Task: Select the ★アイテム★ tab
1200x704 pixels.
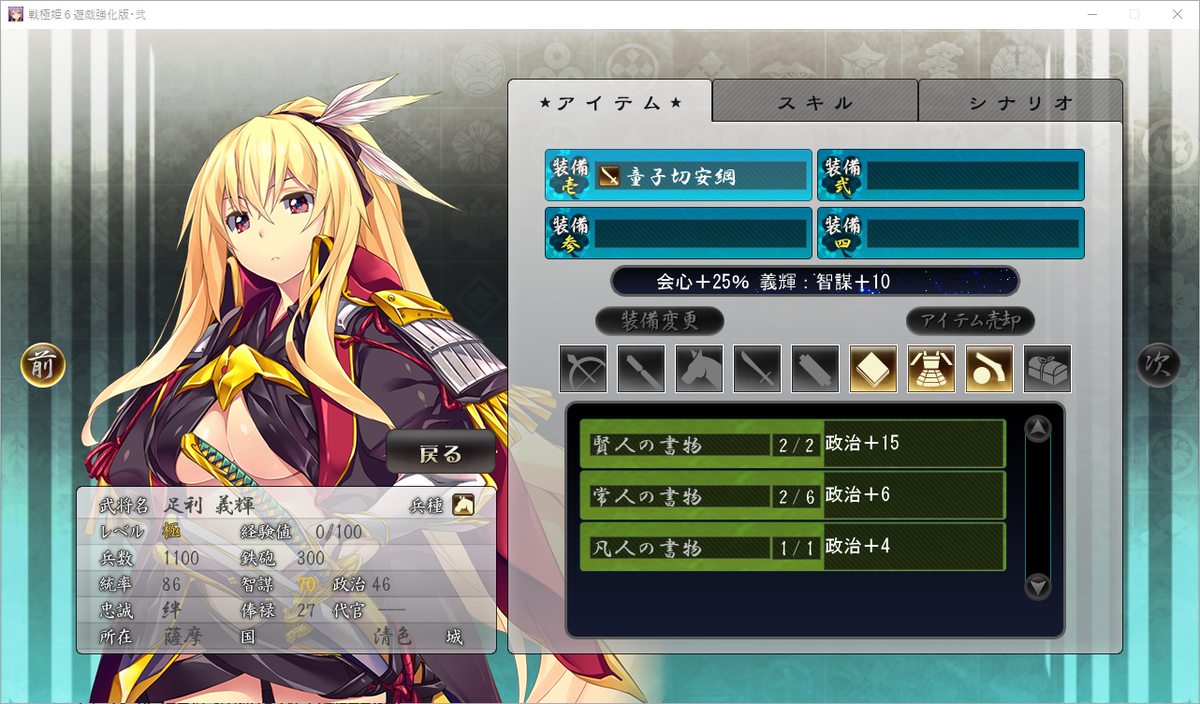Action: click(x=610, y=102)
